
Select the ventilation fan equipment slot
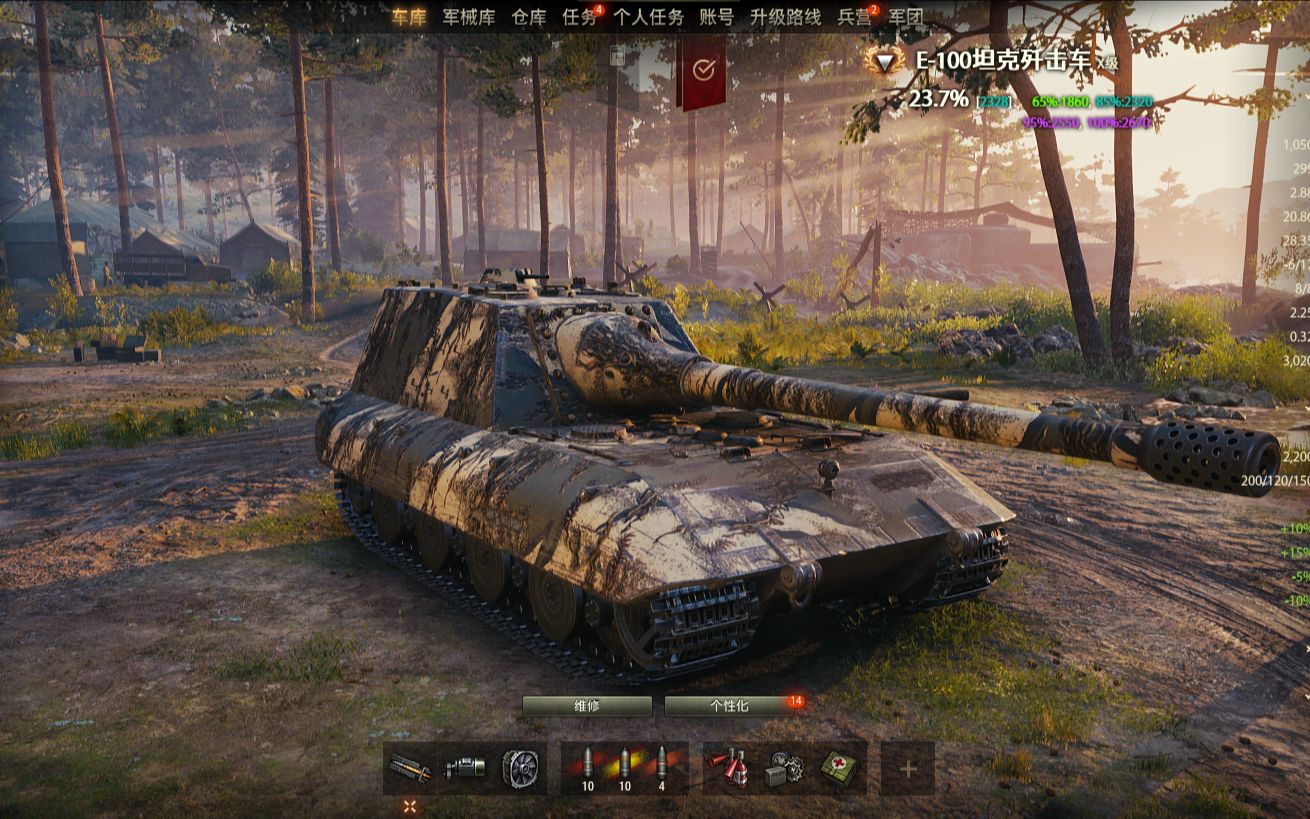coord(520,768)
